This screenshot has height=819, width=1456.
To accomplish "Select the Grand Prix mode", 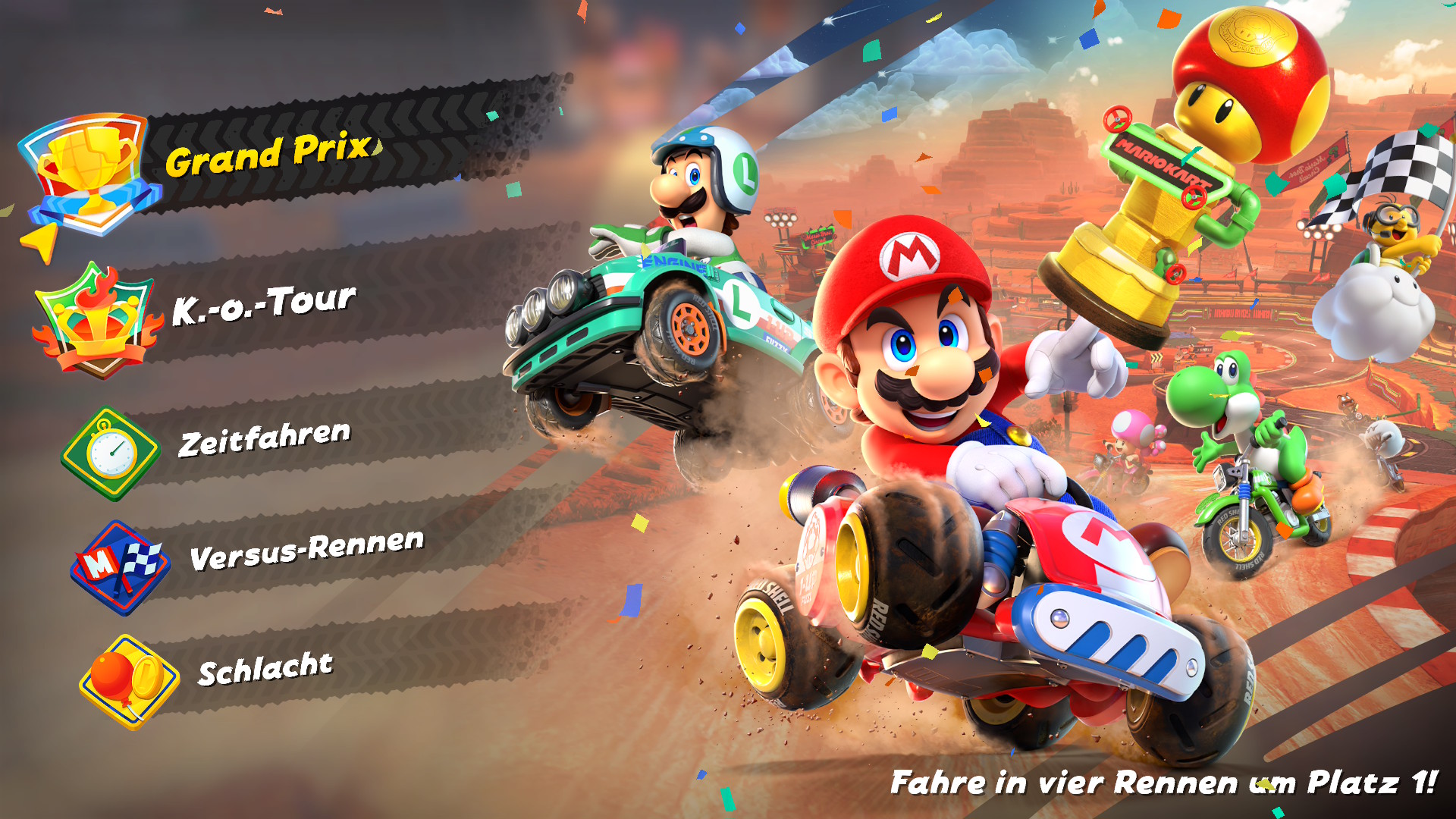I will point(269,154).
